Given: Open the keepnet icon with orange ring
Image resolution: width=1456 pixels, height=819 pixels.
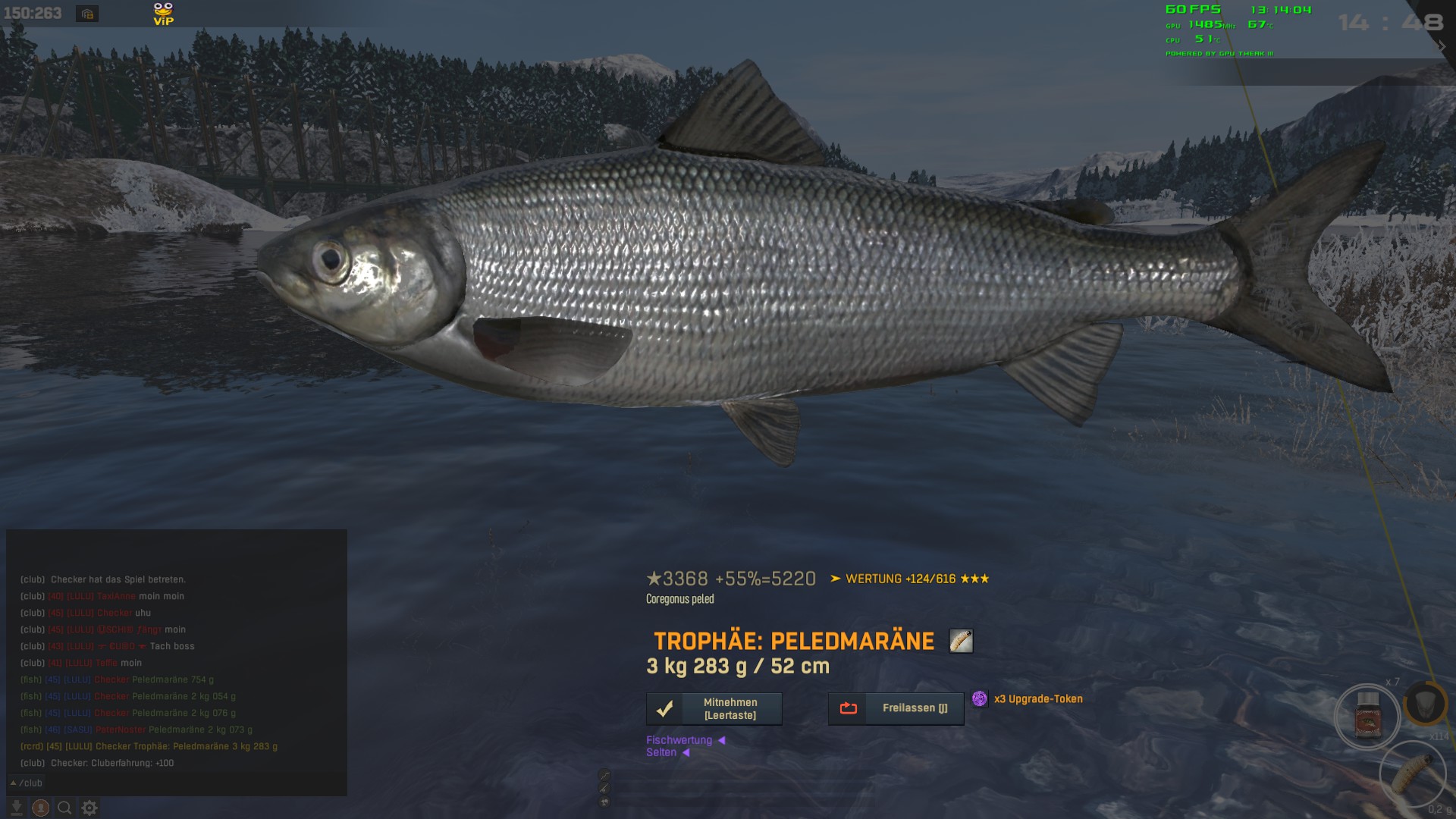Looking at the screenshot, I should pos(1426,703).
